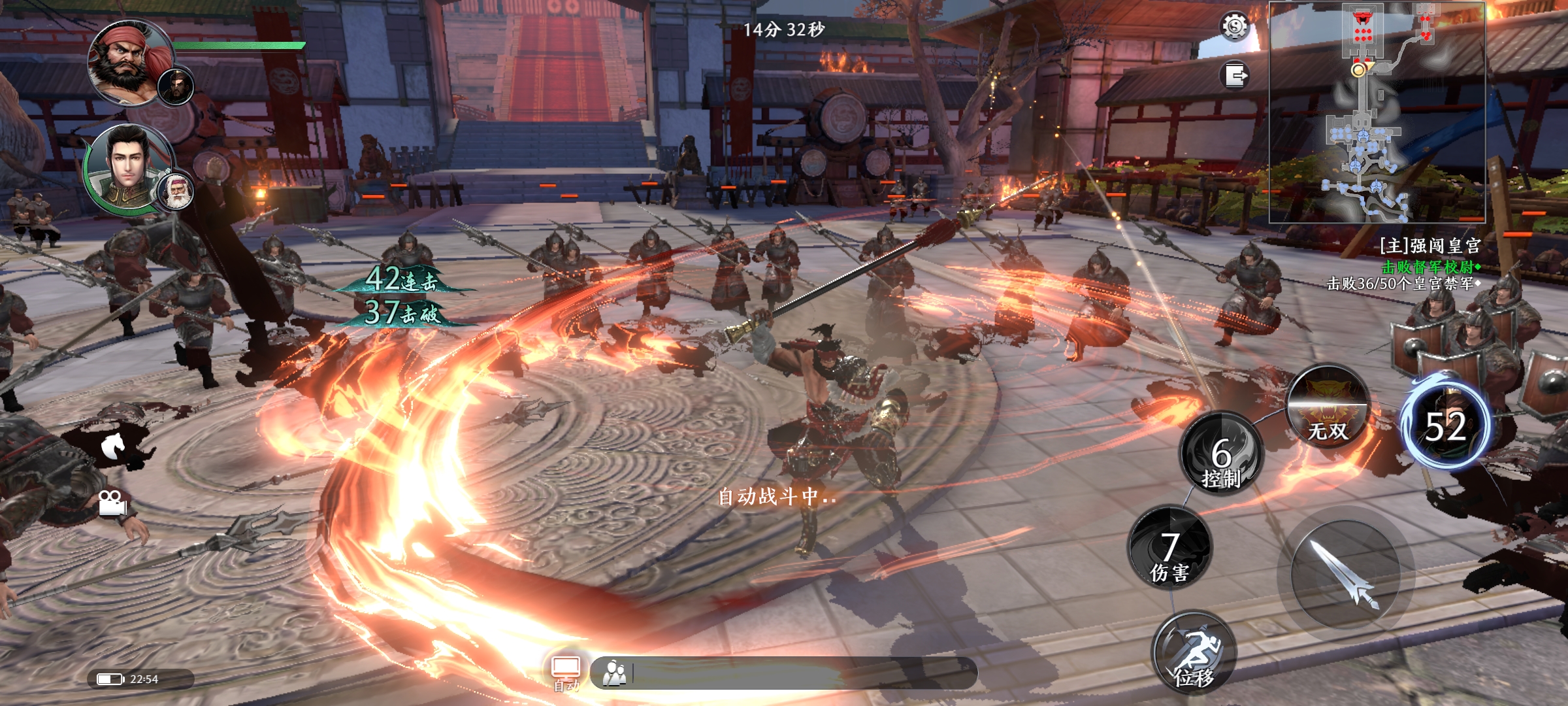Open the dungeon minimap
Image resolution: width=1568 pixels, height=706 pixels.
point(1377,112)
